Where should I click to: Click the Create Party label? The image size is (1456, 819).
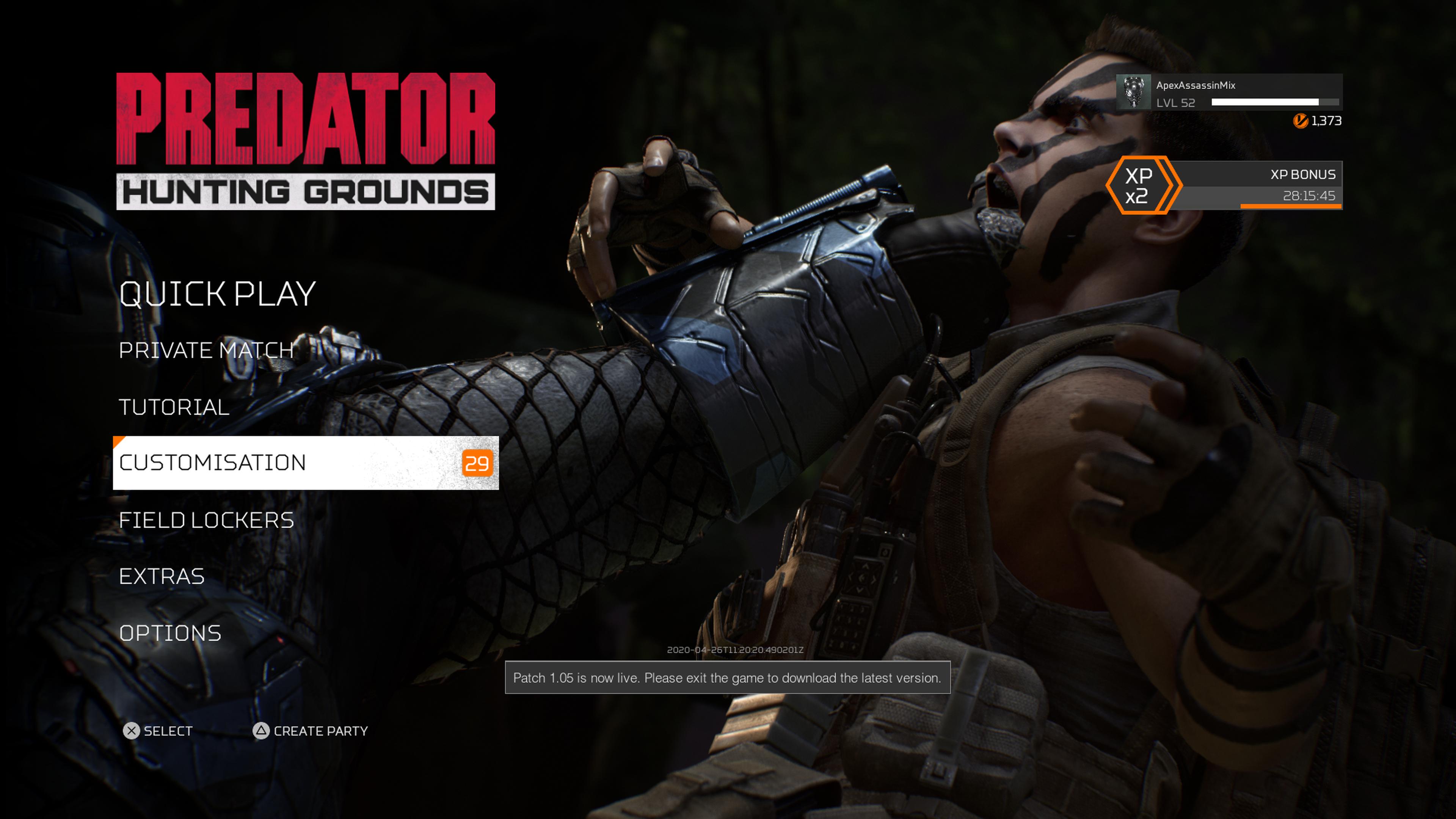tap(320, 731)
